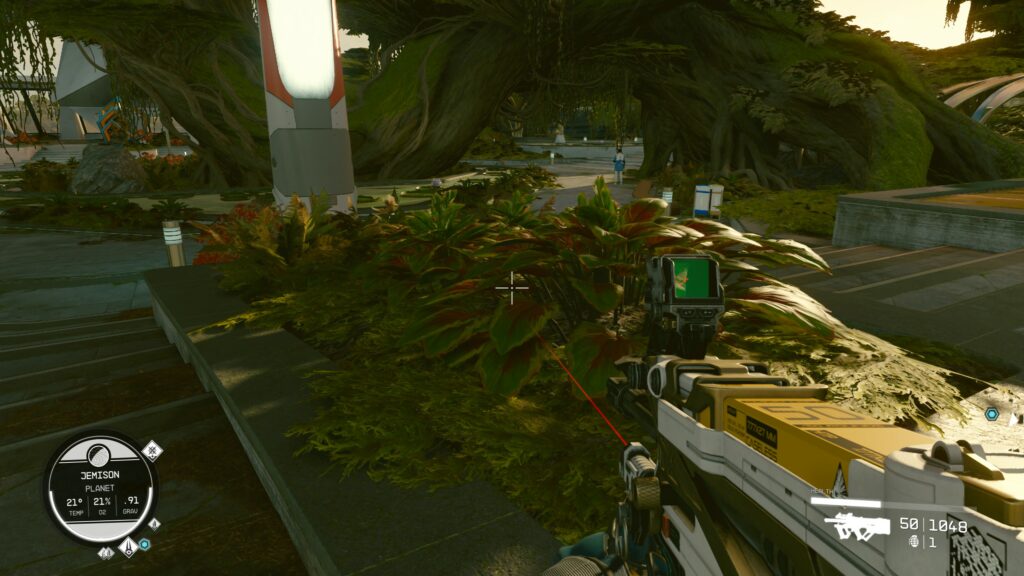Viewport: 1024px width, 576px height.
Task: Select the snowflake marker beside the watch
Action: 152,450
